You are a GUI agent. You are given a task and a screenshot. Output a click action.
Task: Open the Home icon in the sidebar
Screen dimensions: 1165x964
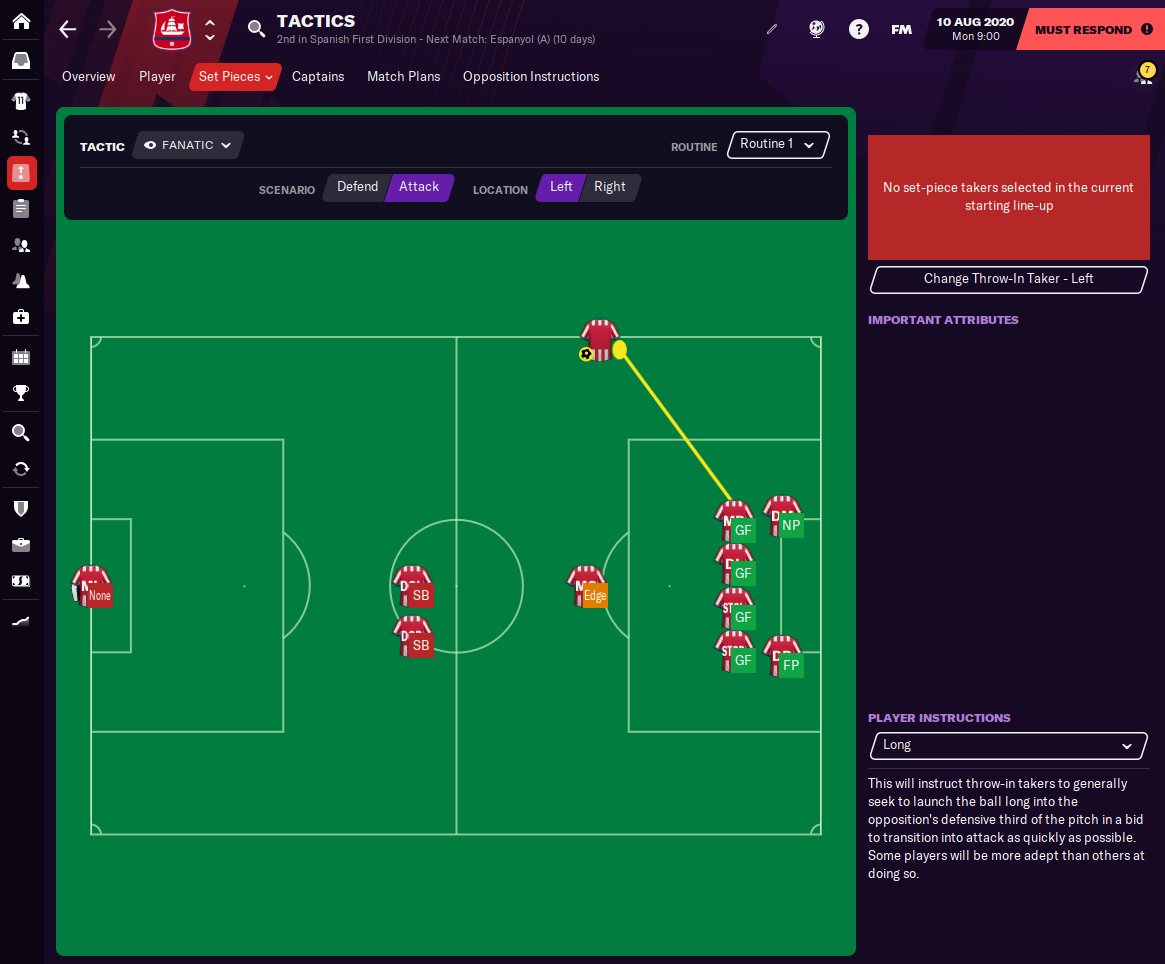pos(21,21)
